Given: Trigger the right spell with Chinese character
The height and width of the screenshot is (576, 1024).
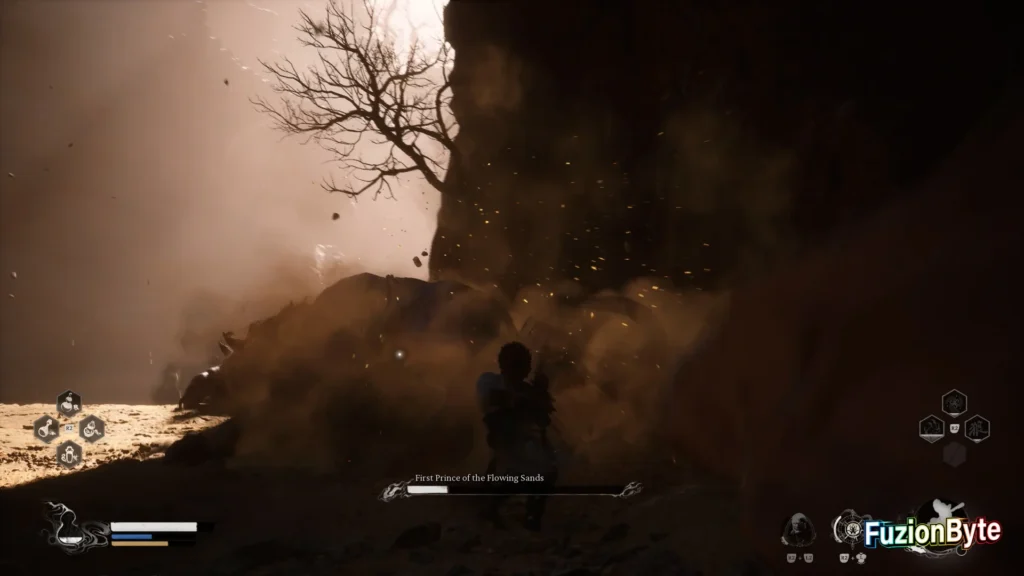Looking at the screenshot, I should 977,429.
